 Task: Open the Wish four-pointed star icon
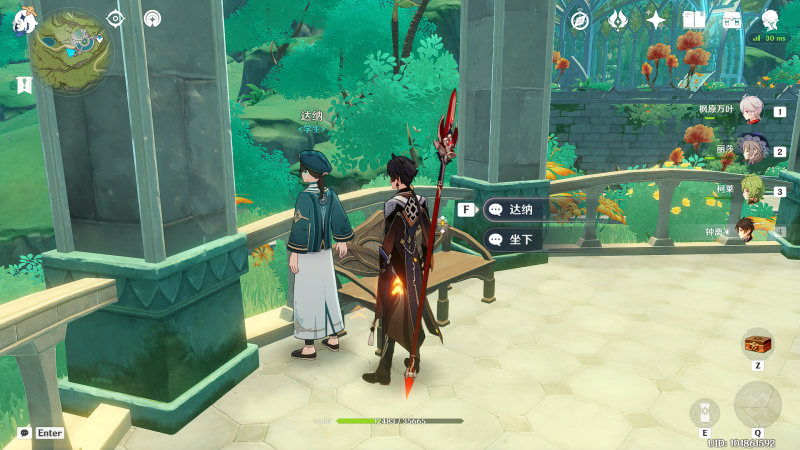click(x=656, y=20)
